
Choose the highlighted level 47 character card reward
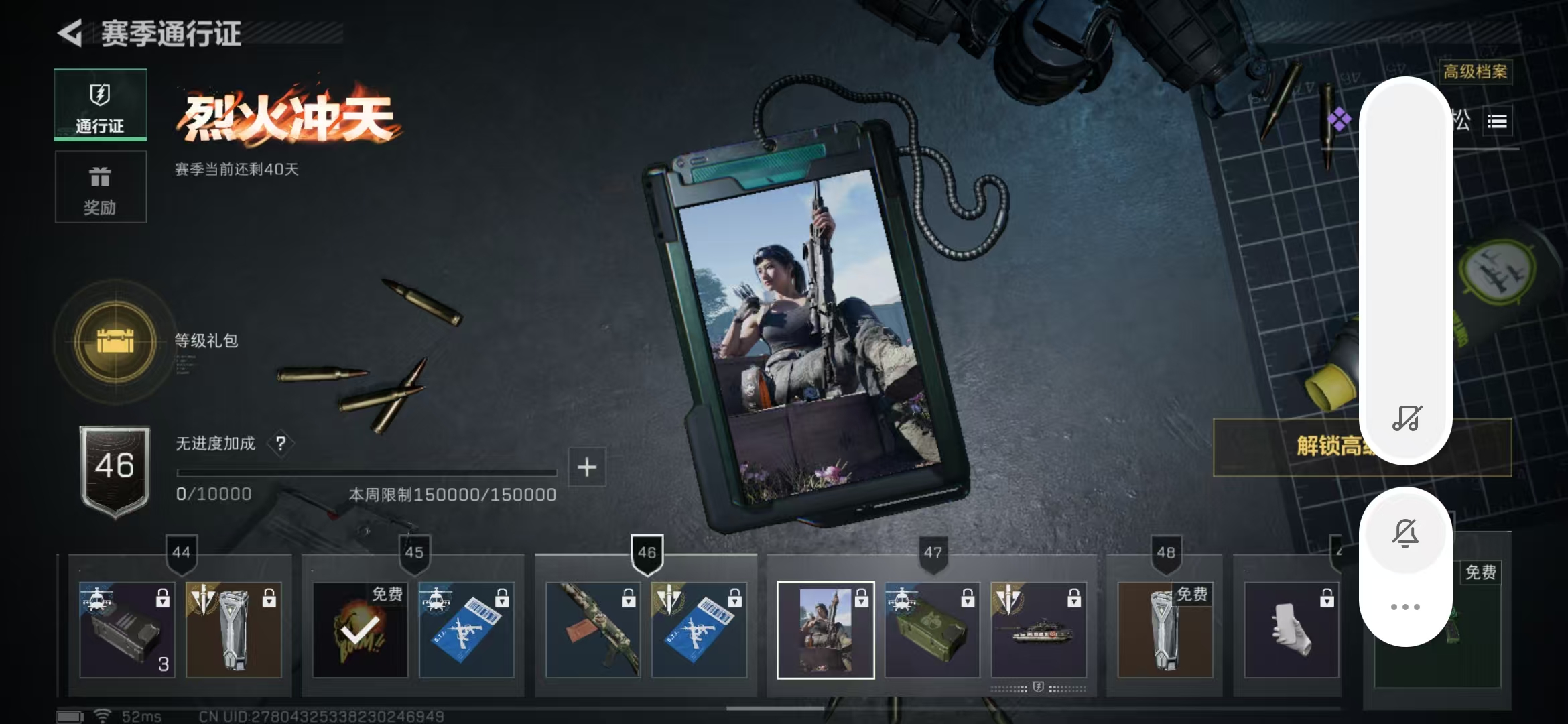click(x=826, y=629)
